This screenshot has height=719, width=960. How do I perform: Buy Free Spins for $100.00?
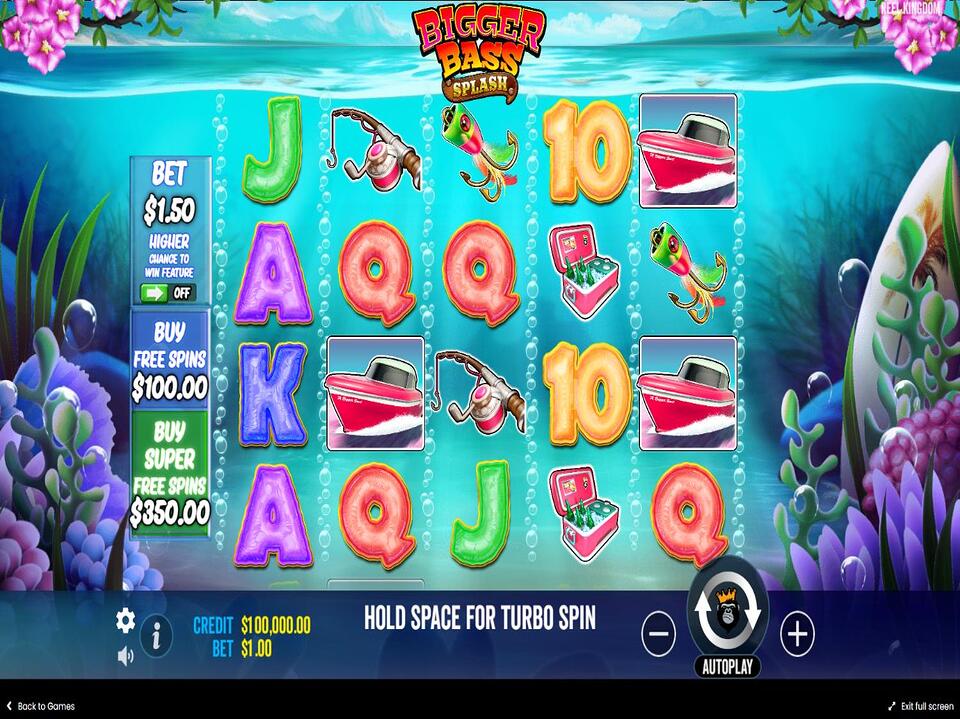coord(170,358)
